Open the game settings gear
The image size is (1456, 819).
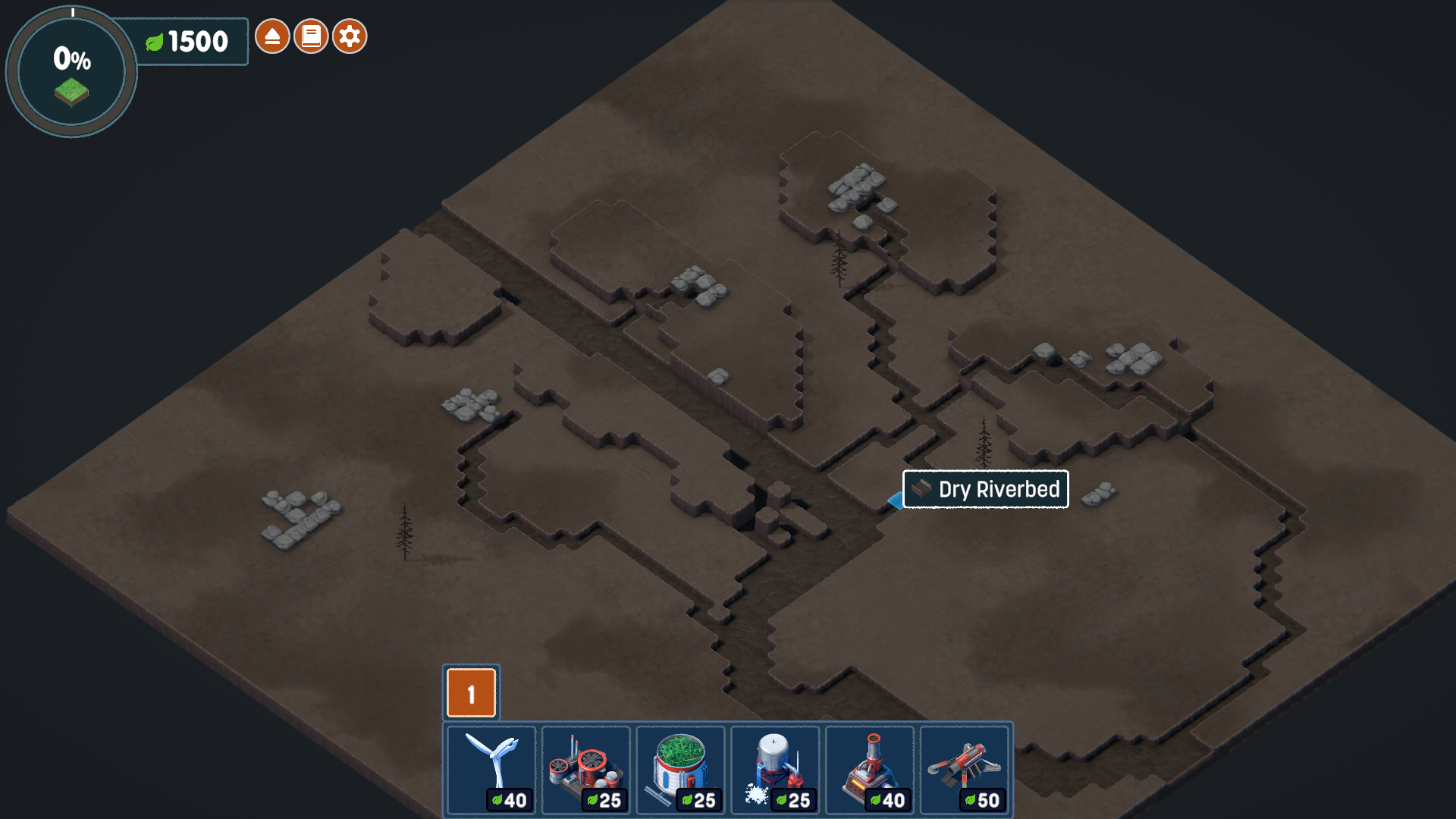(x=349, y=36)
